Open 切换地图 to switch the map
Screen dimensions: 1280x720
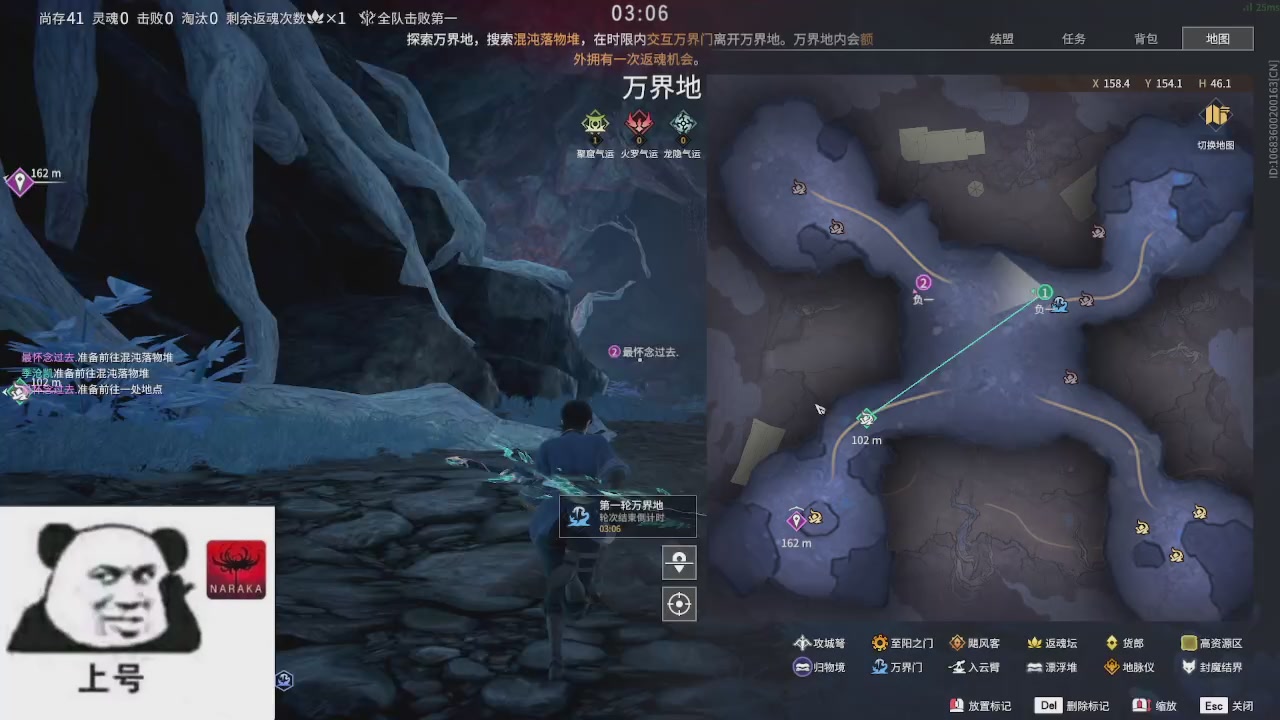tap(1216, 122)
